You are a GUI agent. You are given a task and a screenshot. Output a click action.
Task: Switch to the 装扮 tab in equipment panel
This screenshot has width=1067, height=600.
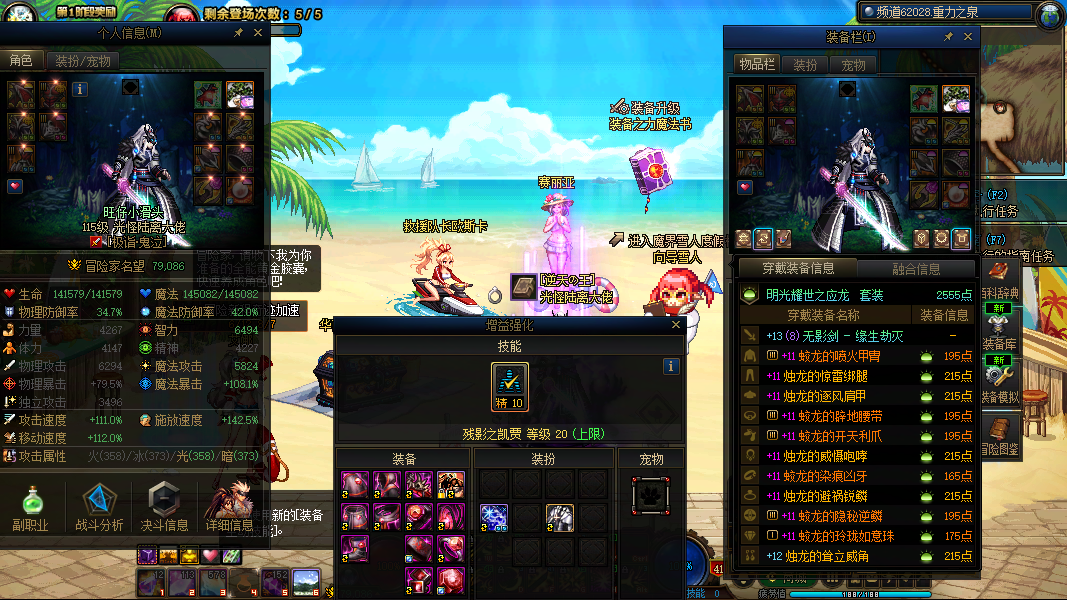pos(805,65)
